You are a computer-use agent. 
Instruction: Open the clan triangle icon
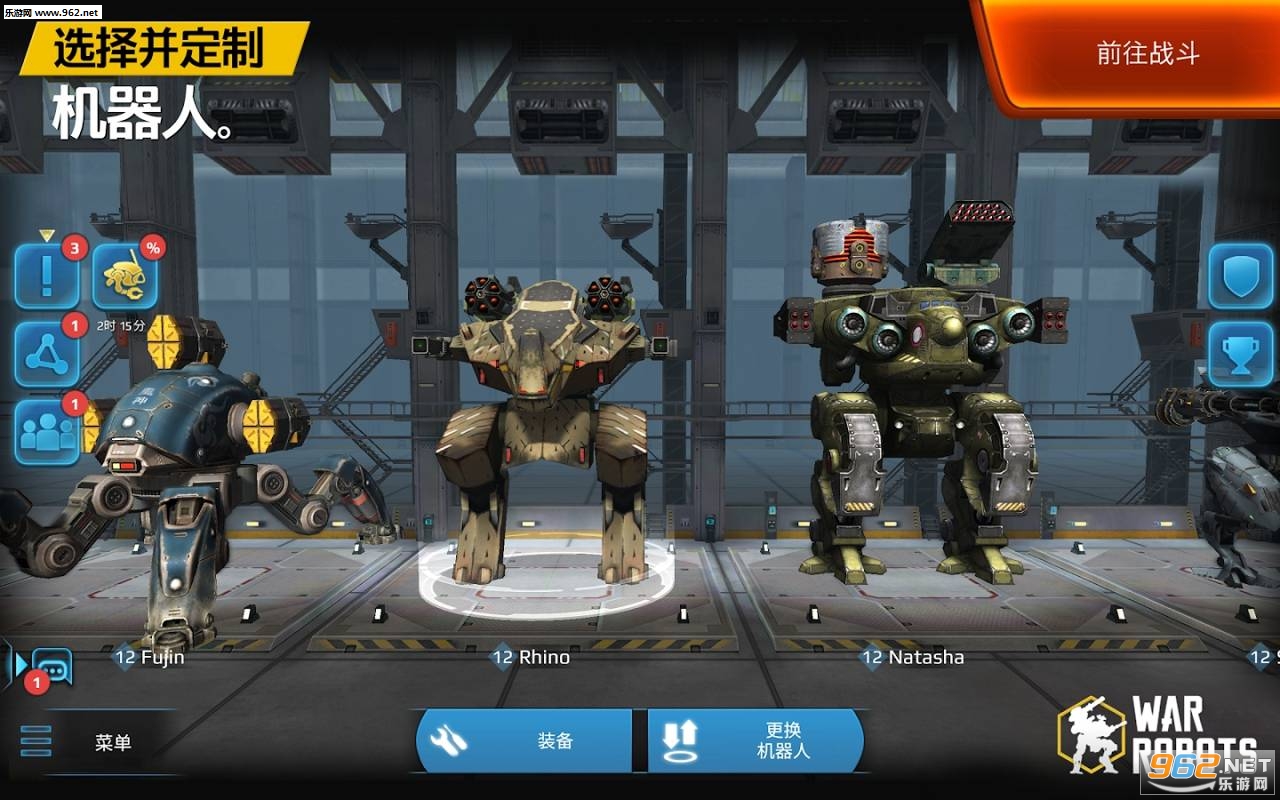pyautogui.click(x=46, y=355)
